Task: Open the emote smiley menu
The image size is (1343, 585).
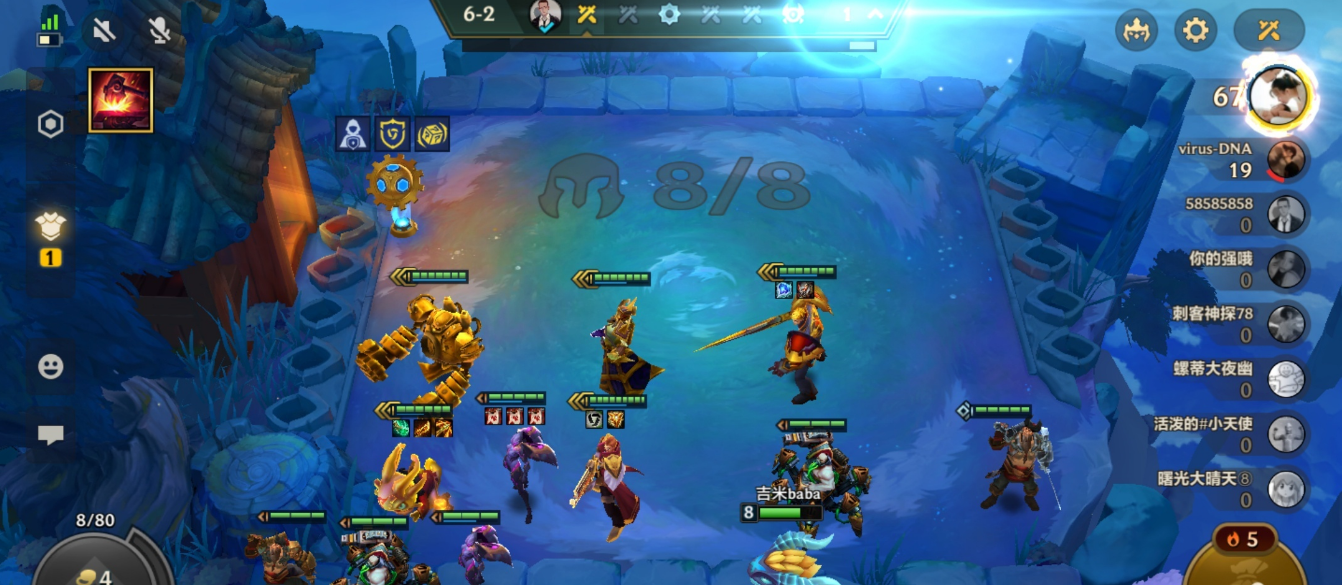Action: click(51, 366)
